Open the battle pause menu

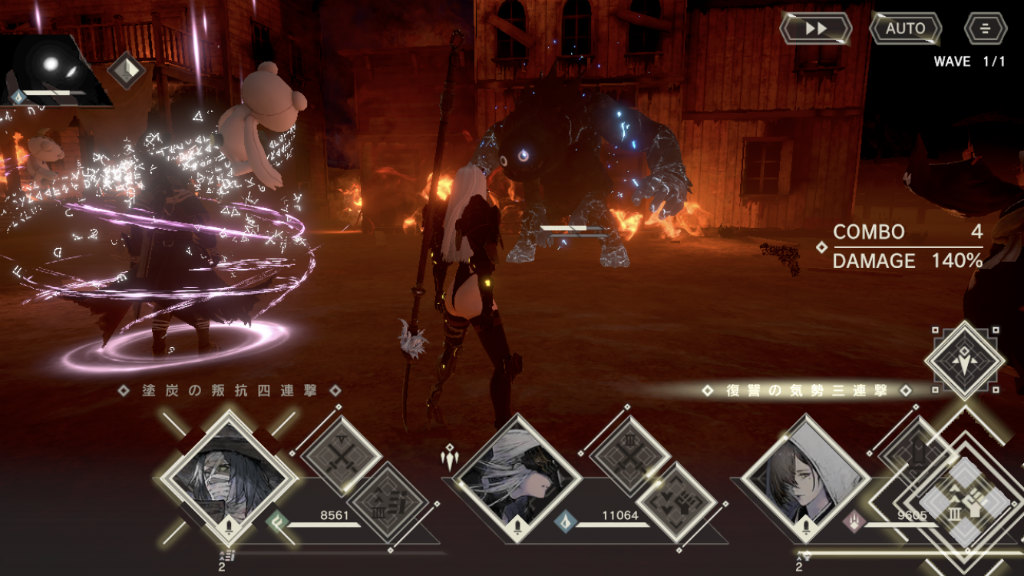(985, 28)
